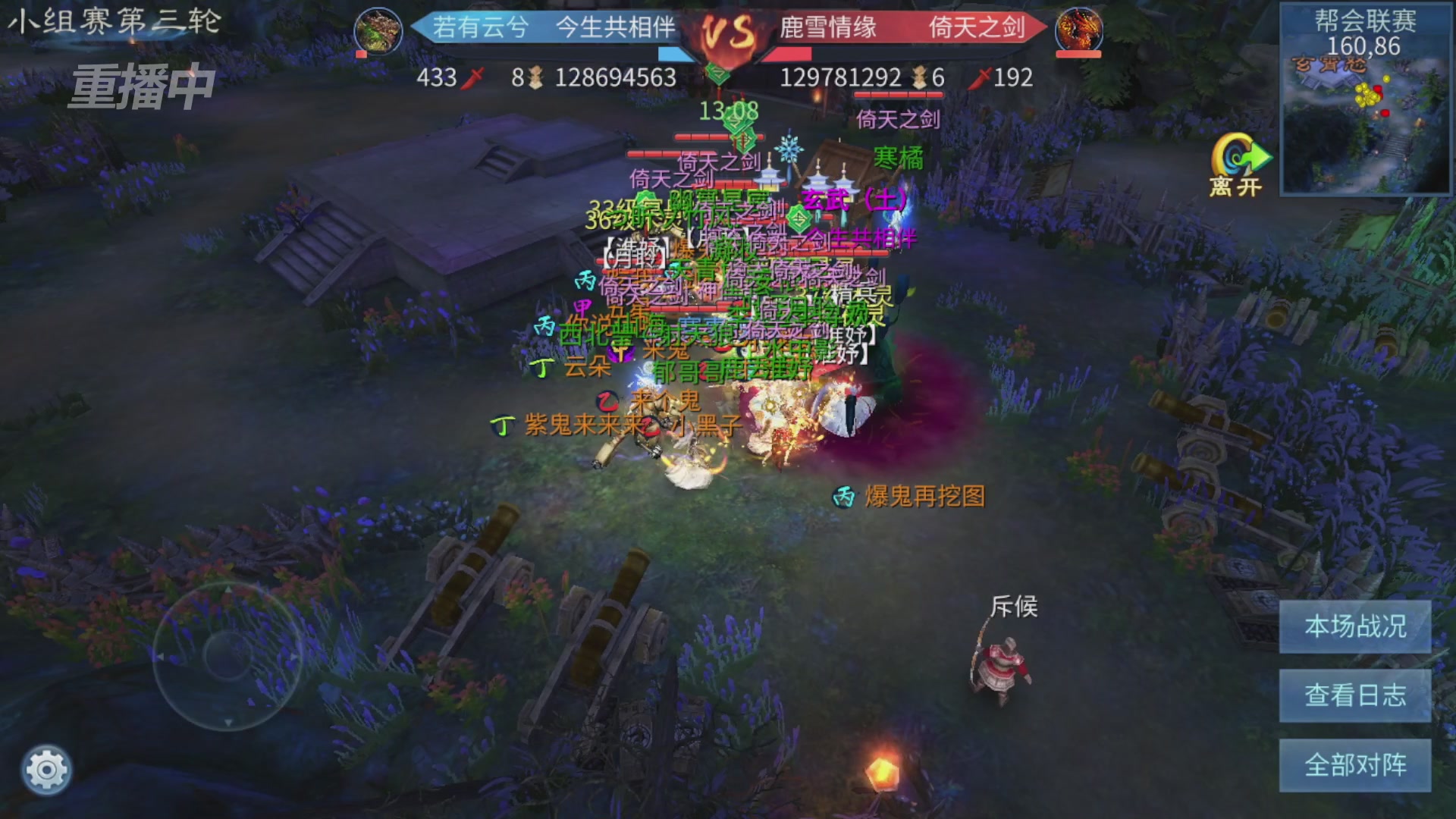Open the 全部对阵 all matchups list

tap(1355, 763)
